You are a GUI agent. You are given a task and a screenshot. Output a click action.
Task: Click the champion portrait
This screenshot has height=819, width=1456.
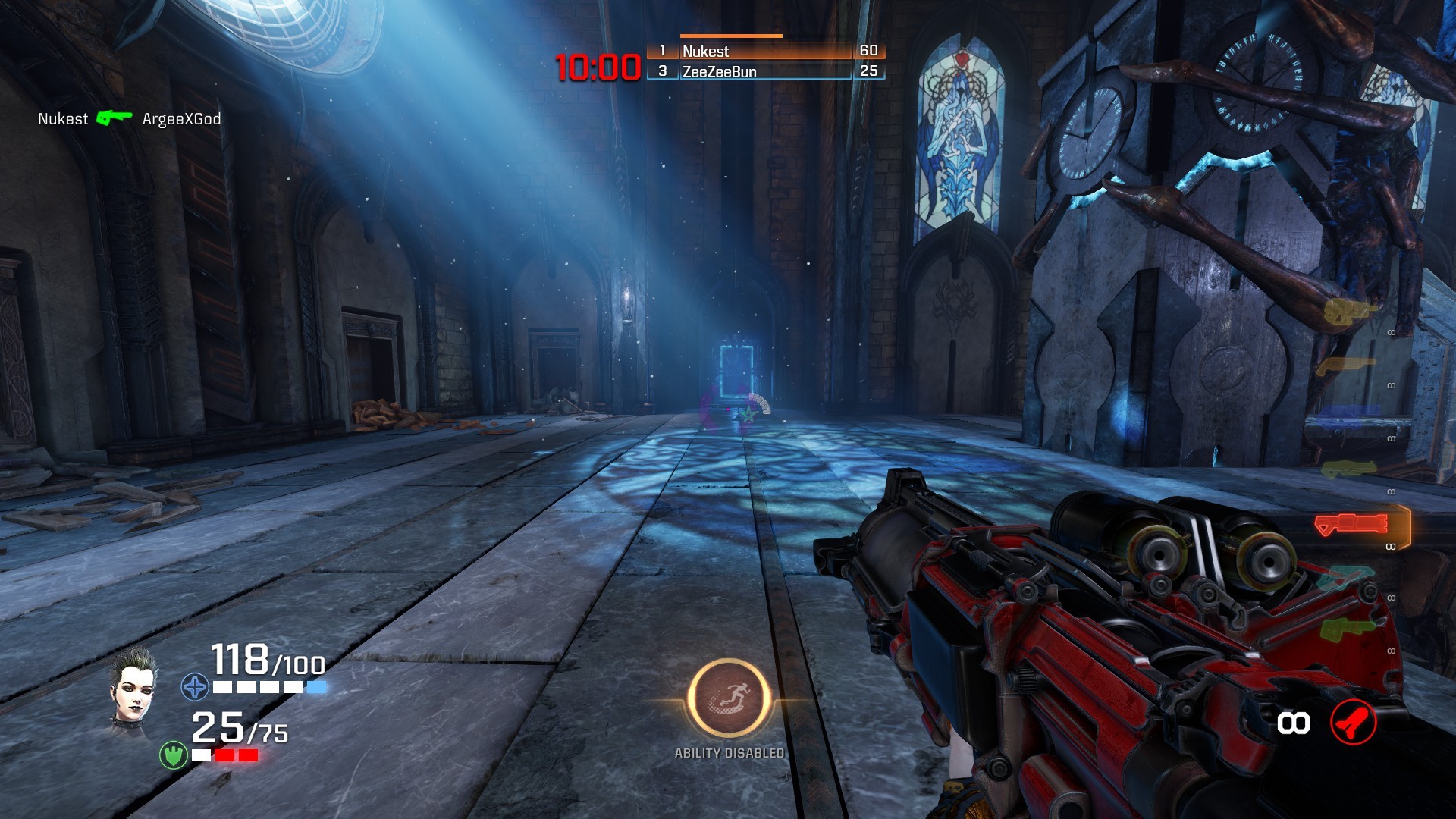click(134, 686)
